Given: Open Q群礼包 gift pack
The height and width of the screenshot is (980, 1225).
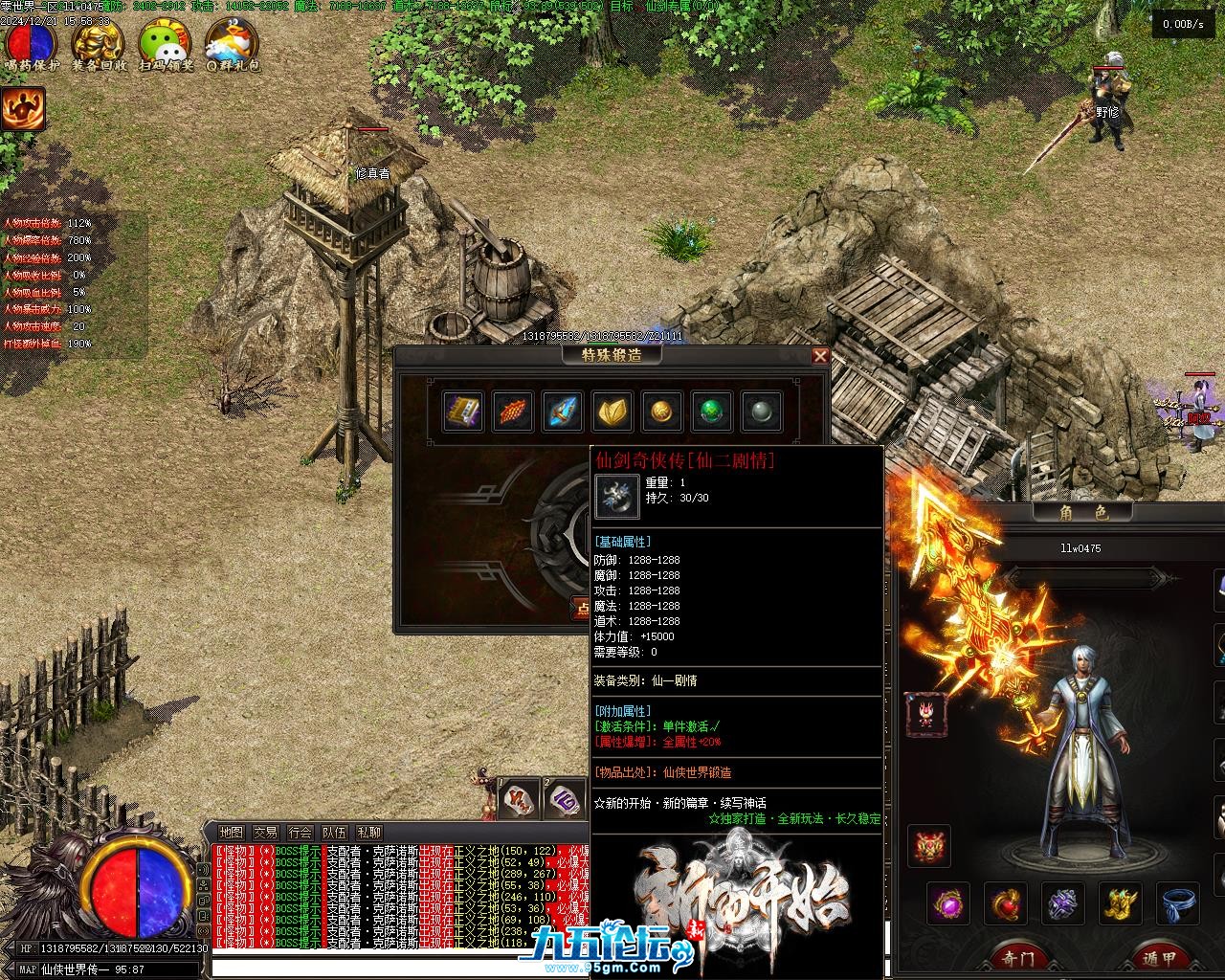Looking at the screenshot, I should point(232,44).
